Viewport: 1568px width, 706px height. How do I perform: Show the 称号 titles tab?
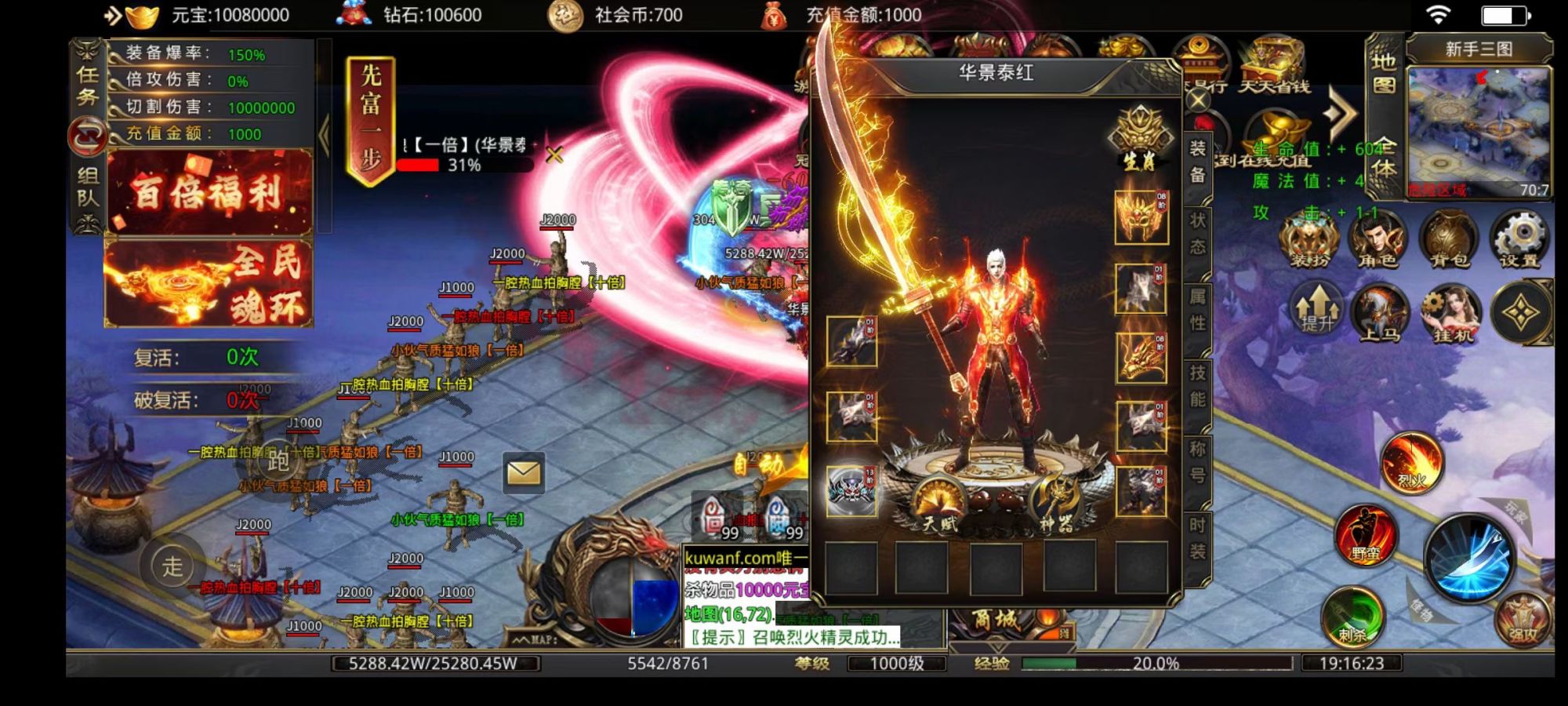click(1198, 460)
